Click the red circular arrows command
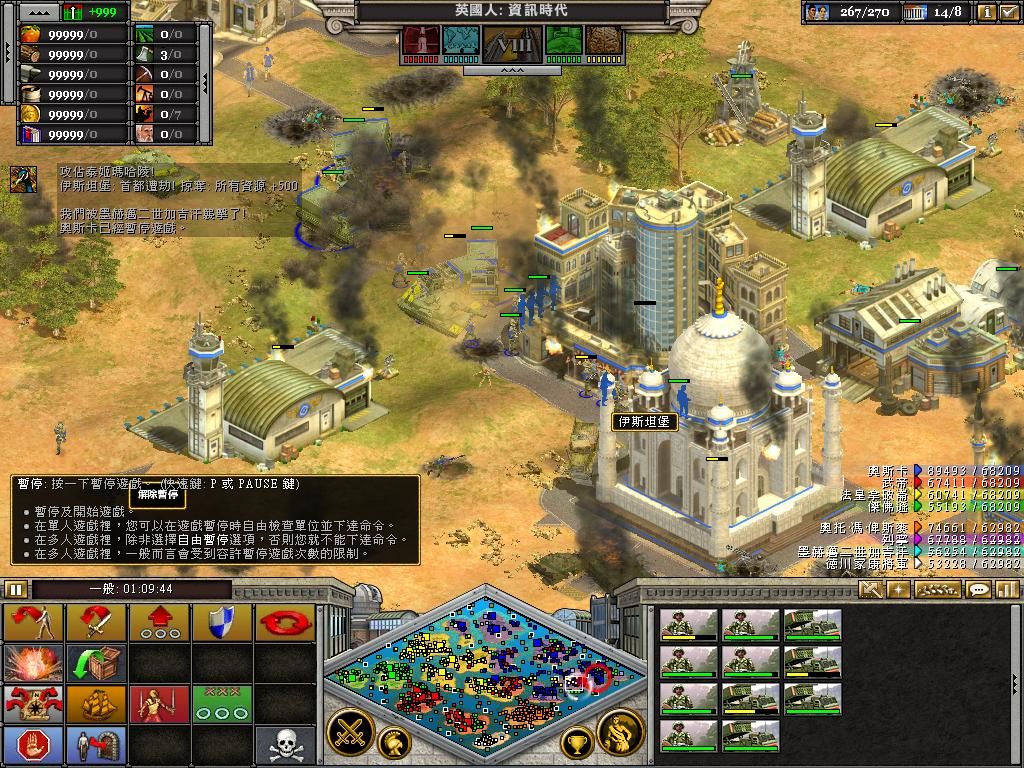The image size is (1024, 768). (285, 623)
